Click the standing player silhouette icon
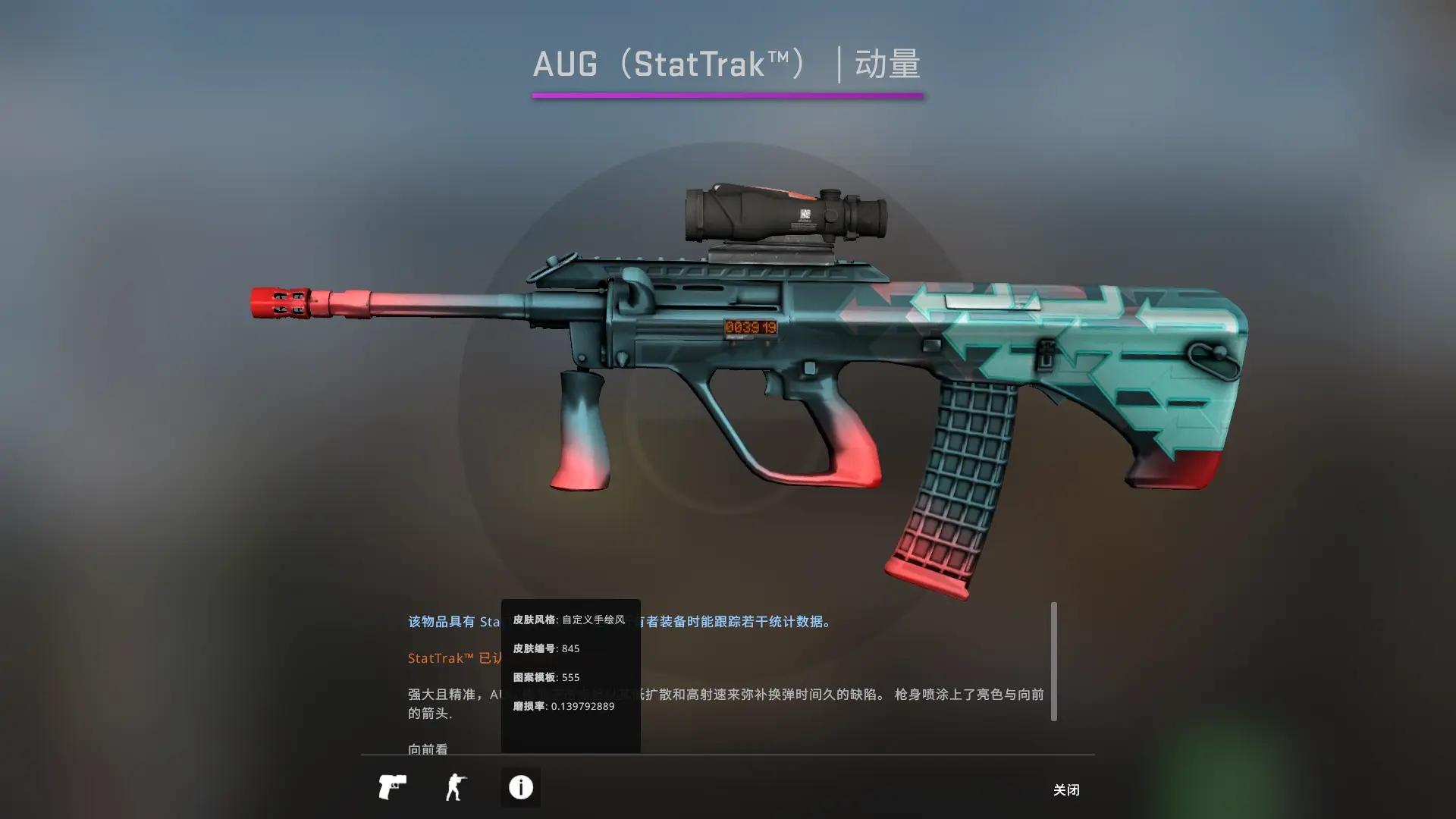The width and height of the screenshot is (1456, 819). [x=456, y=787]
